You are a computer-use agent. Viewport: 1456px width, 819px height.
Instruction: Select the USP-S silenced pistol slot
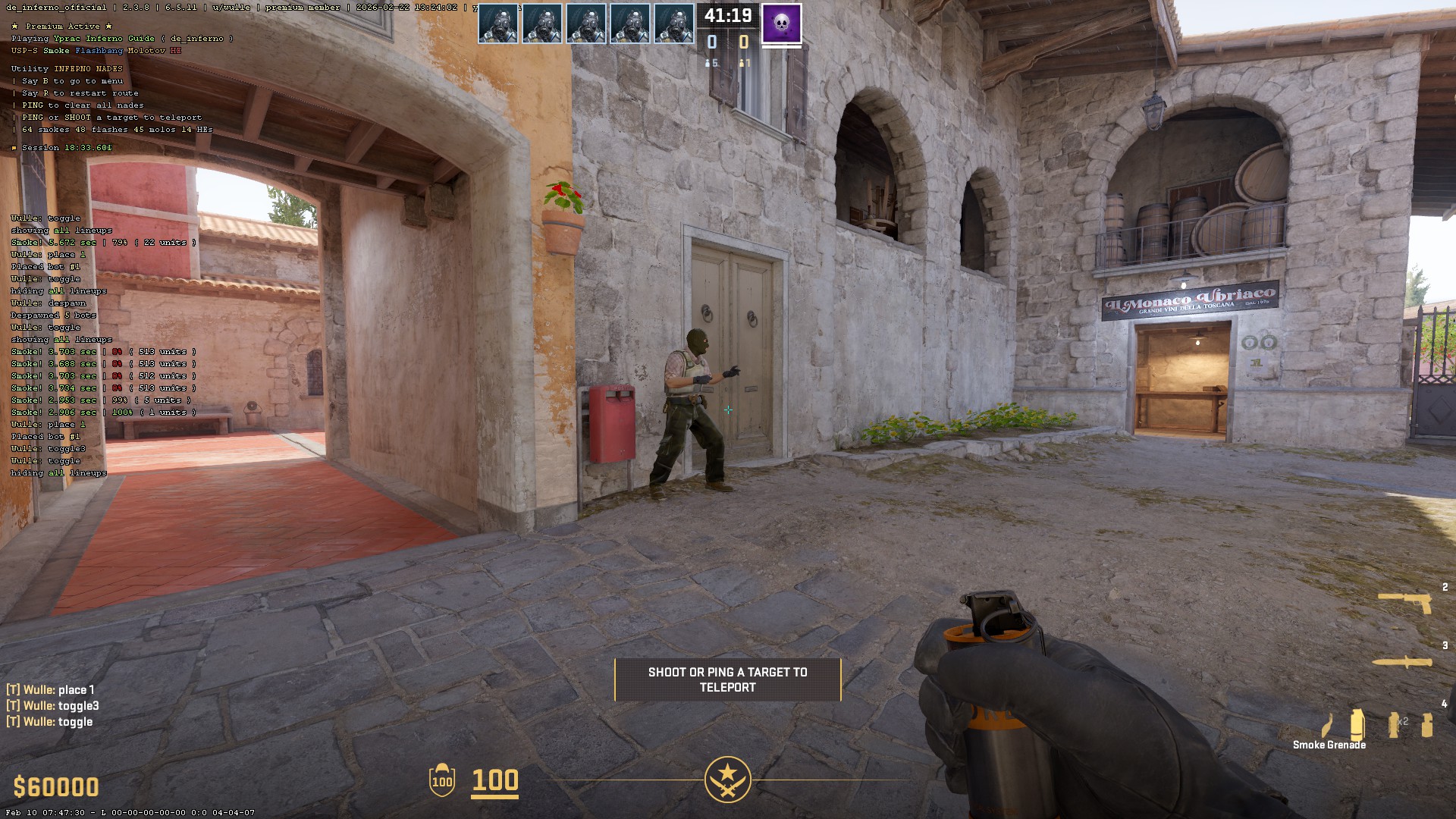coord(1405,602)
